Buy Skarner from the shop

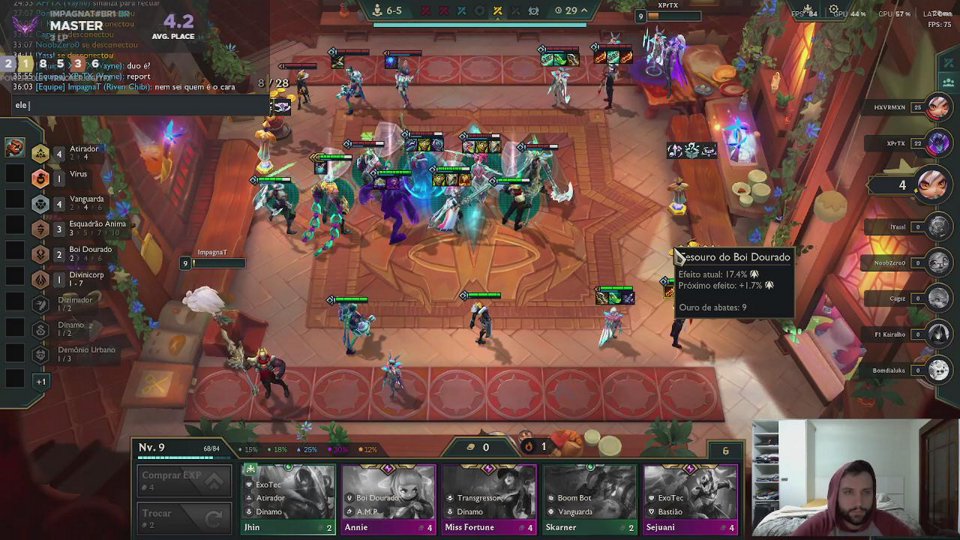click(x=590, y=498)
